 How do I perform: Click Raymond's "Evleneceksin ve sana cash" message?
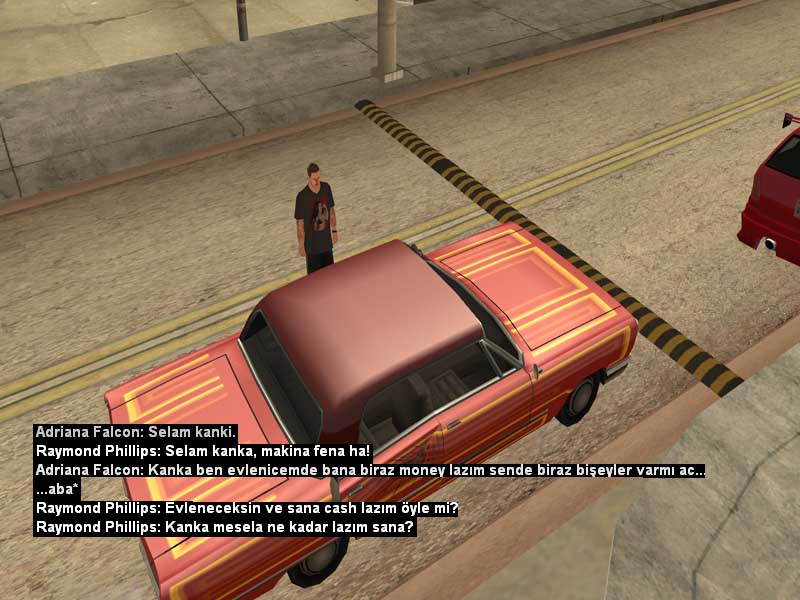pos(246,508)
